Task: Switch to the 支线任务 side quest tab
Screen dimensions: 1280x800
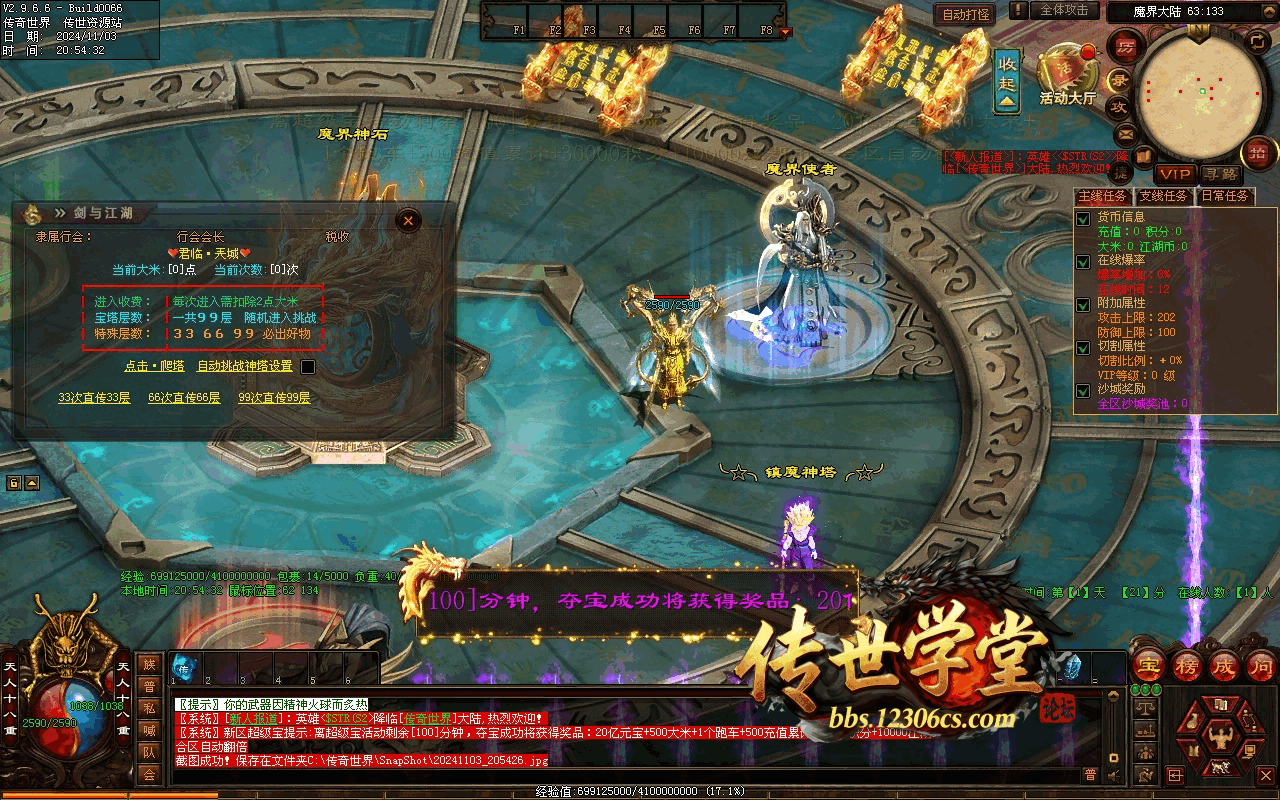Action: click(1165, 196)
